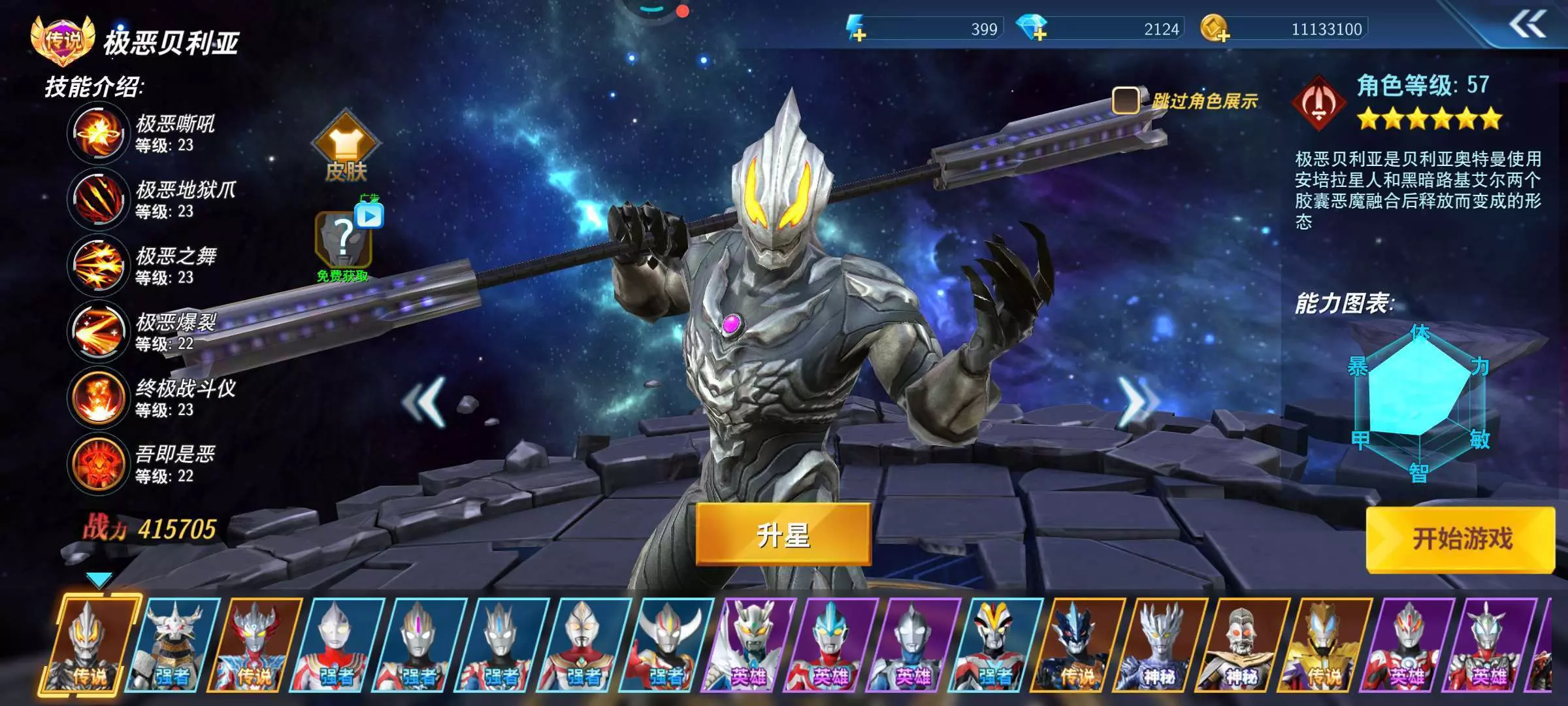Image resolution: width=1568 pixels, height=706 pixels.
Task: Click the 升星 star upgrade button
Action: (x=783, y=534)
